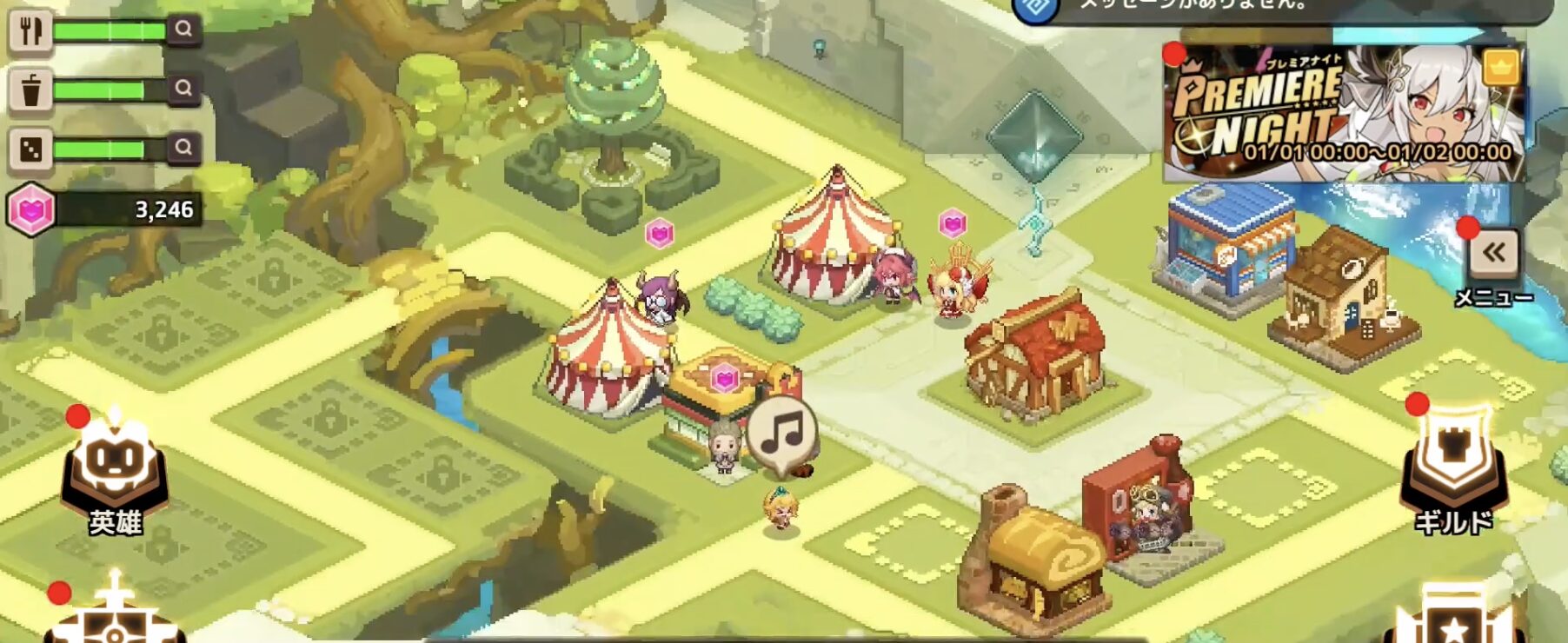This screenshot has height=643, width=1568.
Task: Open the ギルド (Guild) menu
Action: [1452, 469]
